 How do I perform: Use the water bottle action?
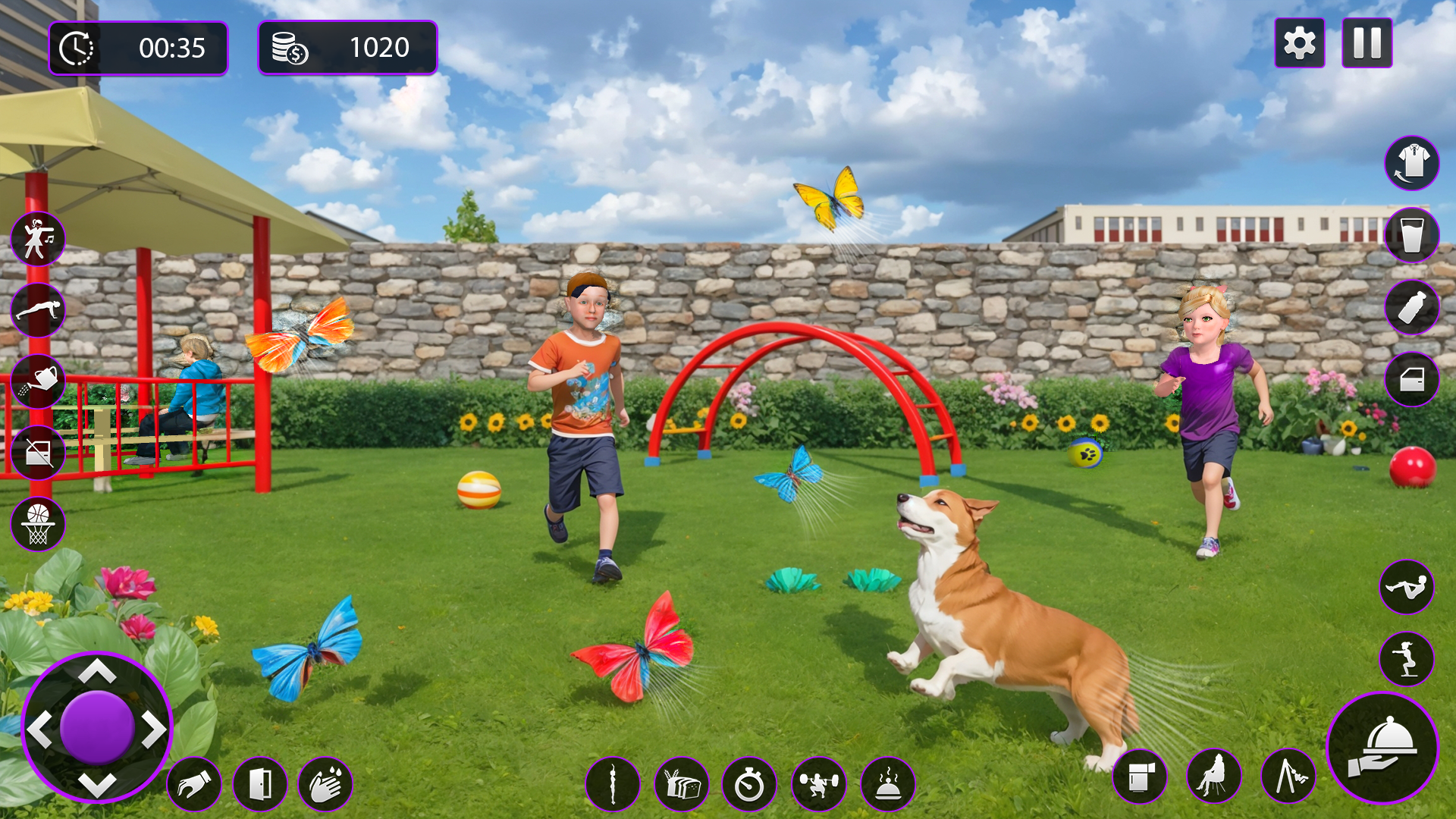[1412, 307]
